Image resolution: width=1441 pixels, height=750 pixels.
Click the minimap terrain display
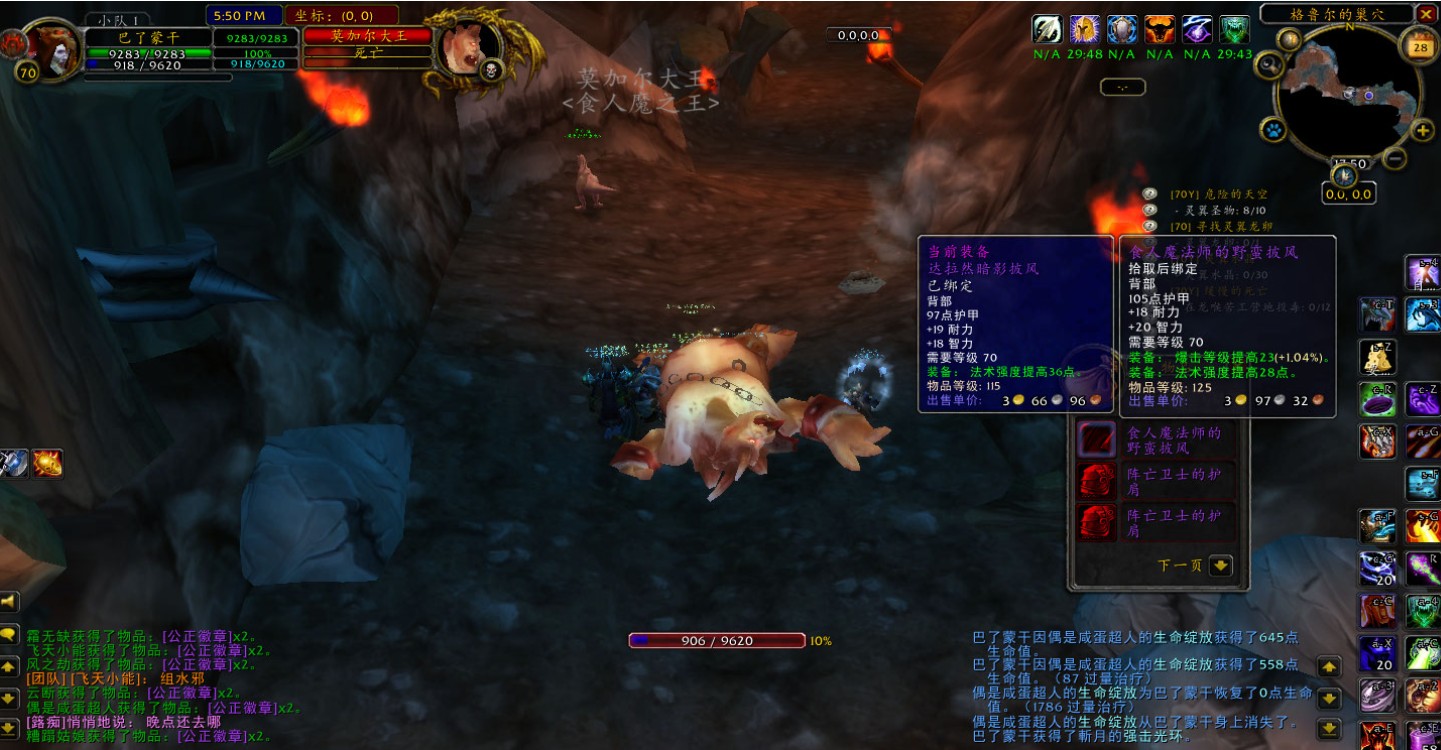1348,97
